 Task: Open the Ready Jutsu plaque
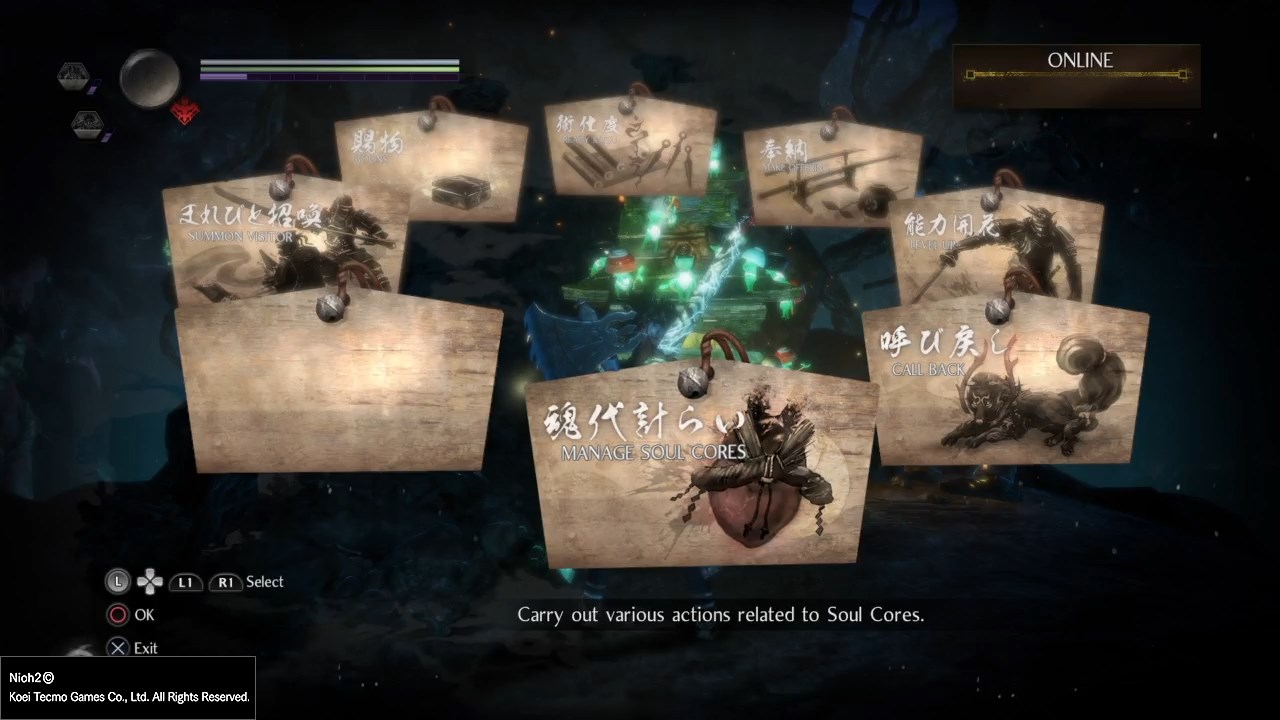pos(631,150)
